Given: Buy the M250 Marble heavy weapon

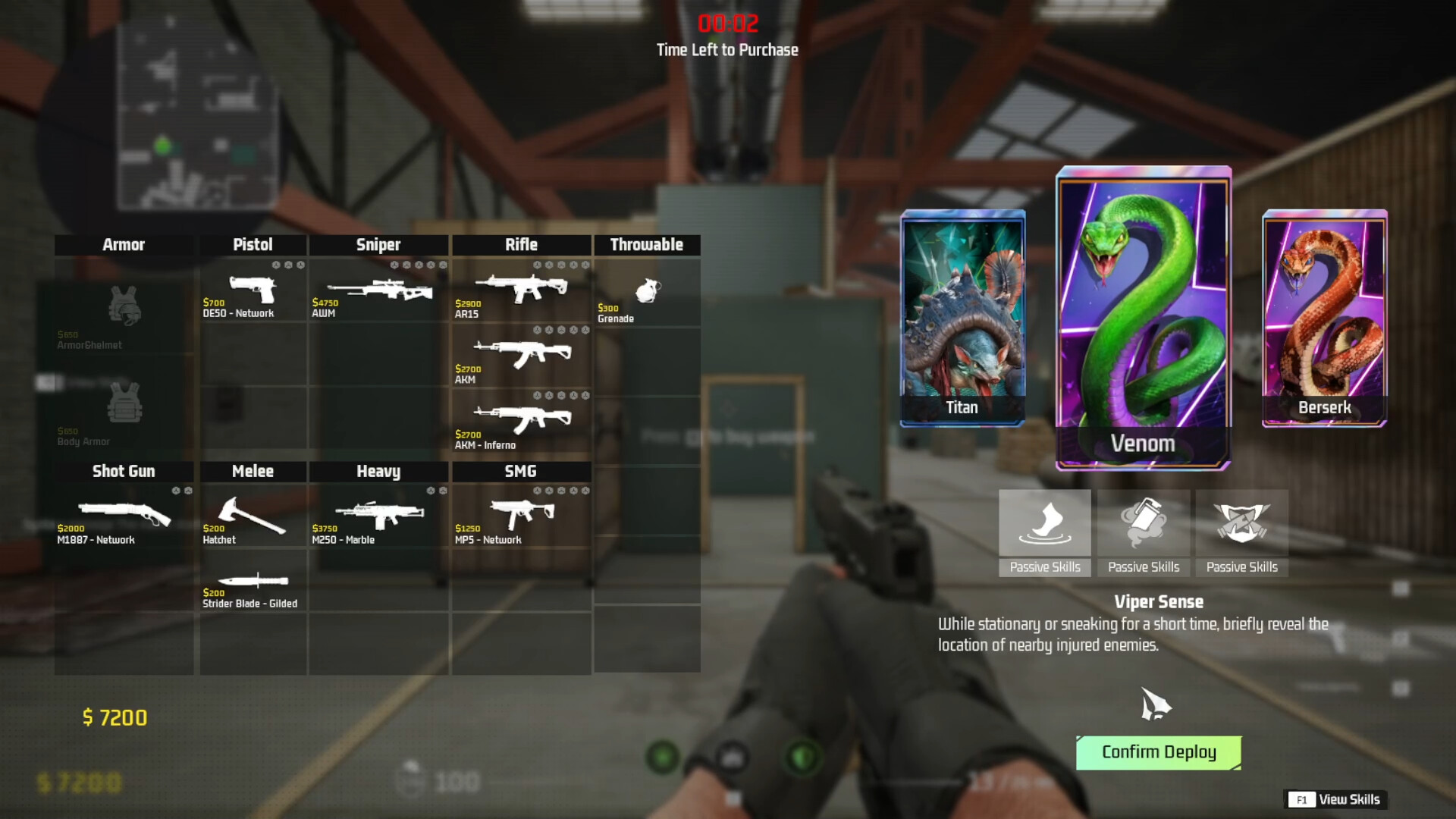Looking at the screenshot, I should [378, 516].
